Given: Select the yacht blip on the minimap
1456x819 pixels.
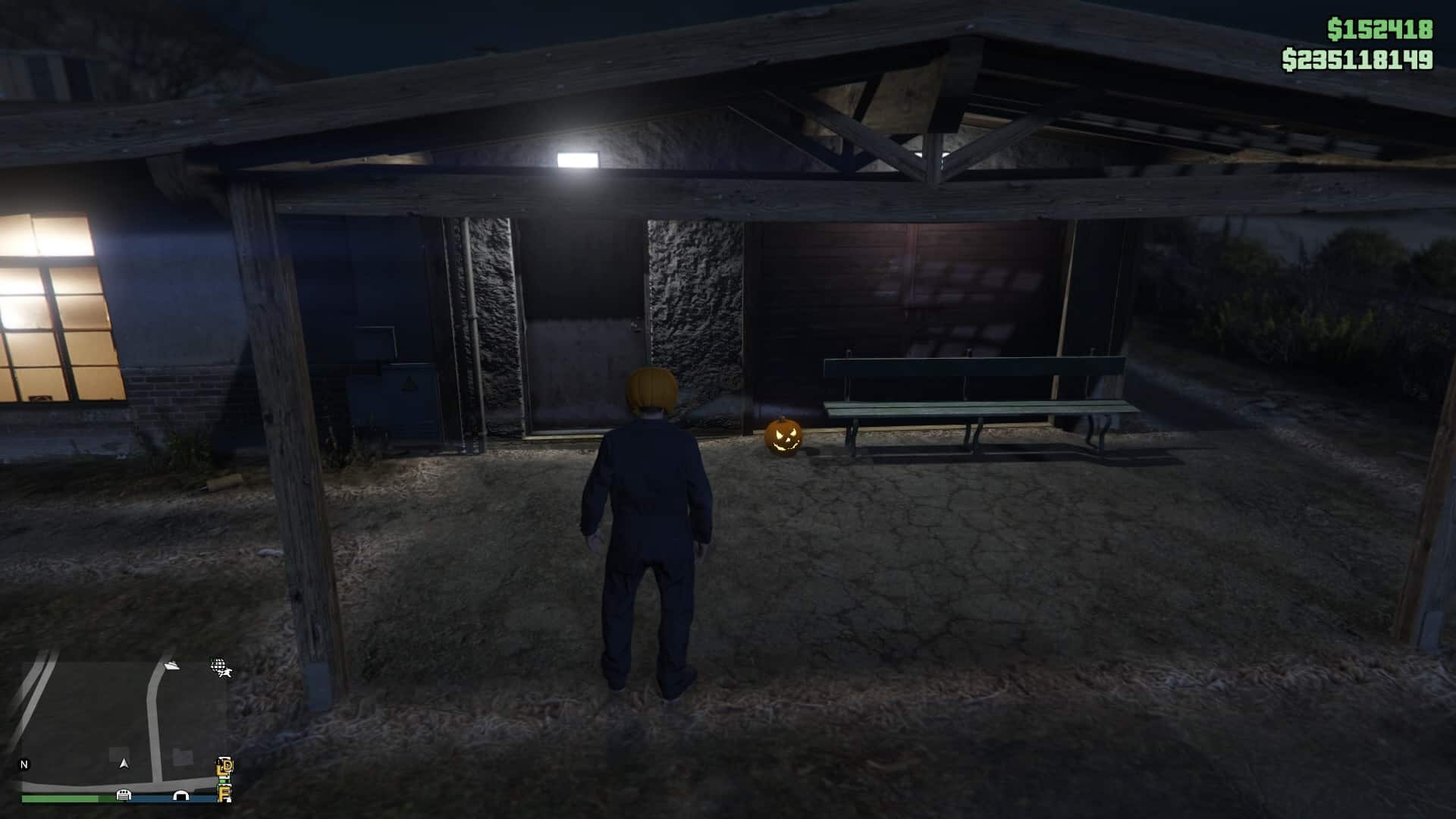Looking at the screenshot, I should [x=172, y=666].
